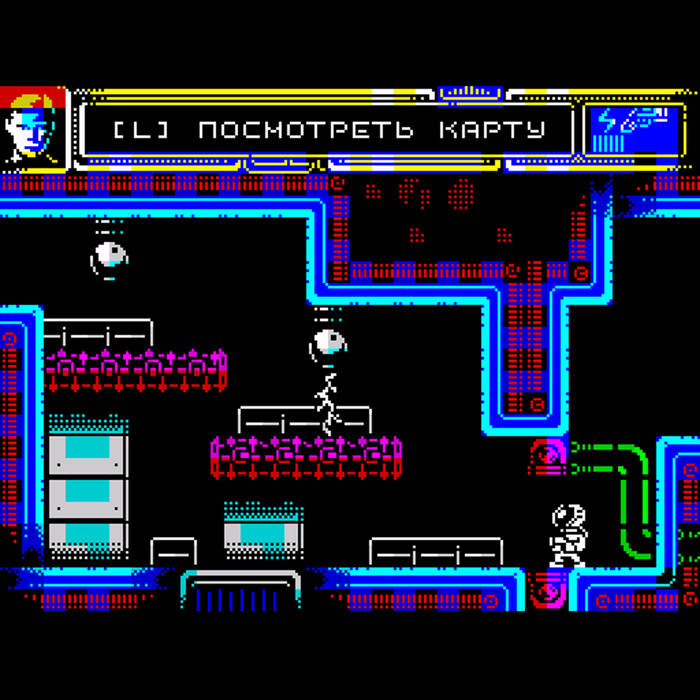Click the blond hero portrait
Viewport: 700px width, 700px height.
pyautogui.click(x=33, y=129)
